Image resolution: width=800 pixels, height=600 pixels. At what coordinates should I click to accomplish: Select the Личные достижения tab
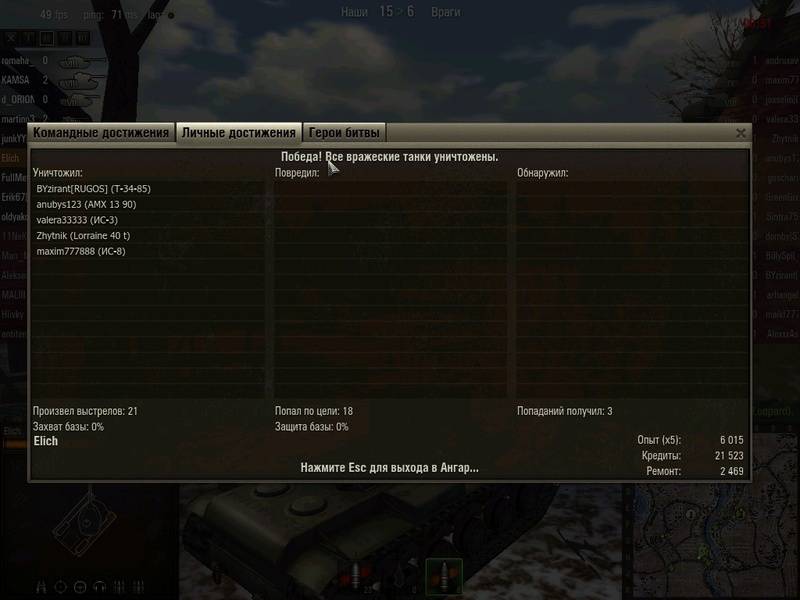239,133
